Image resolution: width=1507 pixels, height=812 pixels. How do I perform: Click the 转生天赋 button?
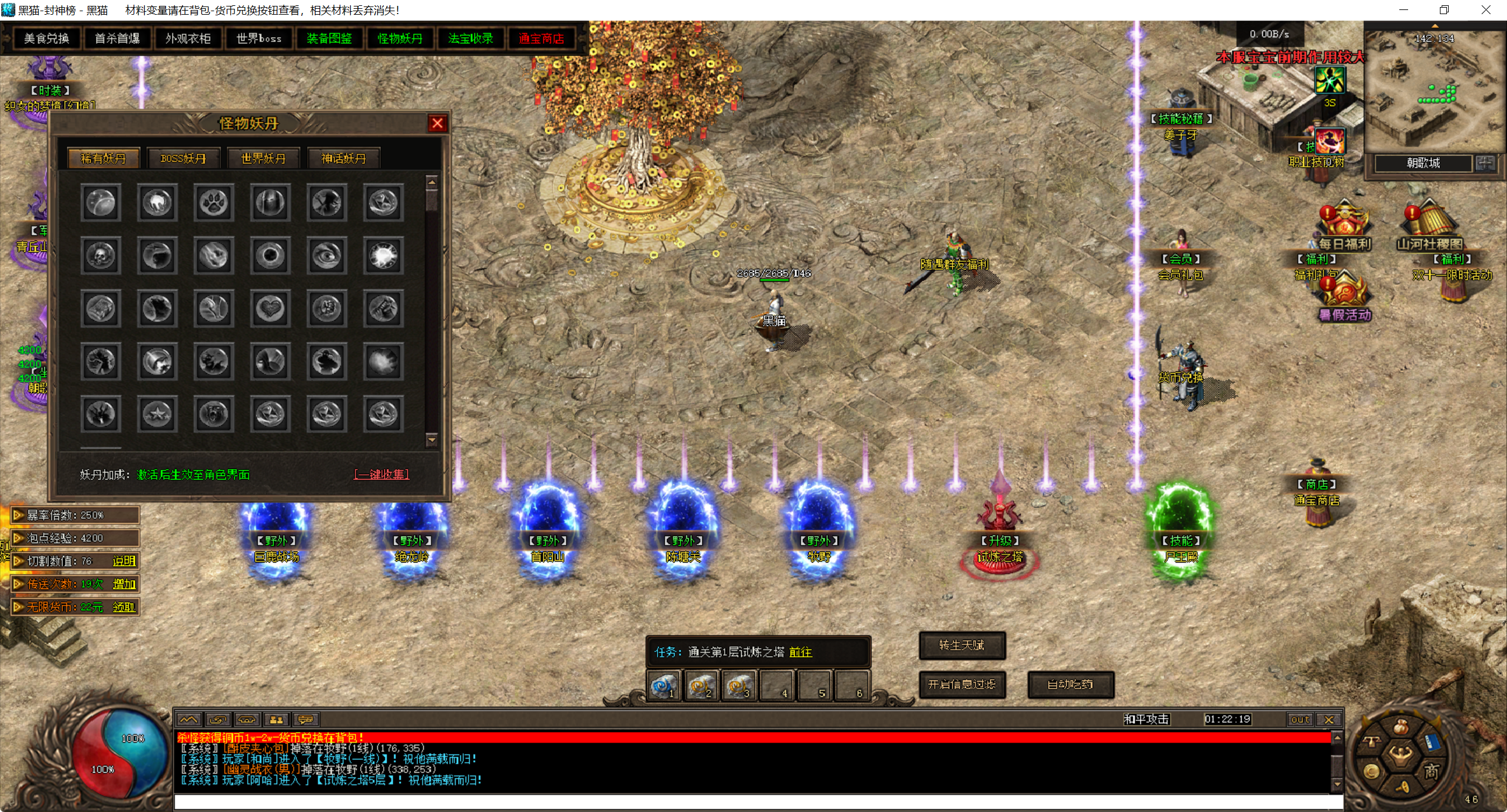[x=962, y=645]
